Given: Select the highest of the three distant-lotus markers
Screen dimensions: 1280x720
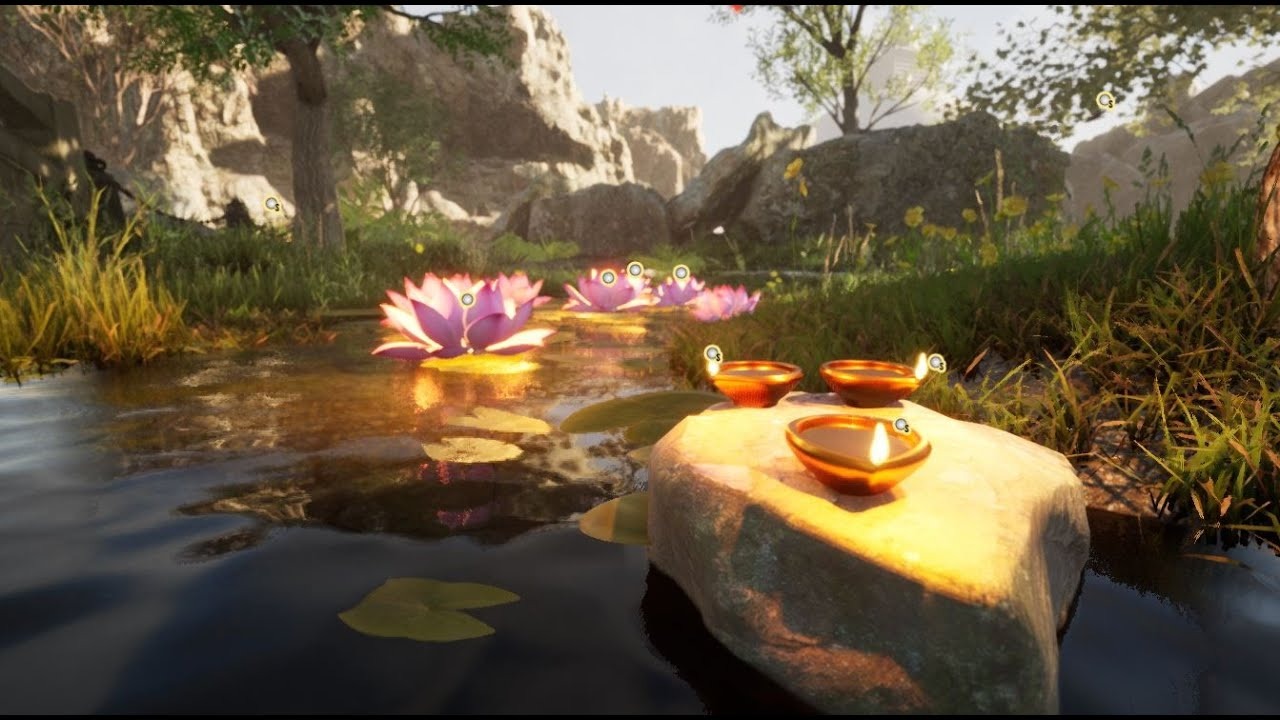Looking at the screenshot, I should point(634,268).
